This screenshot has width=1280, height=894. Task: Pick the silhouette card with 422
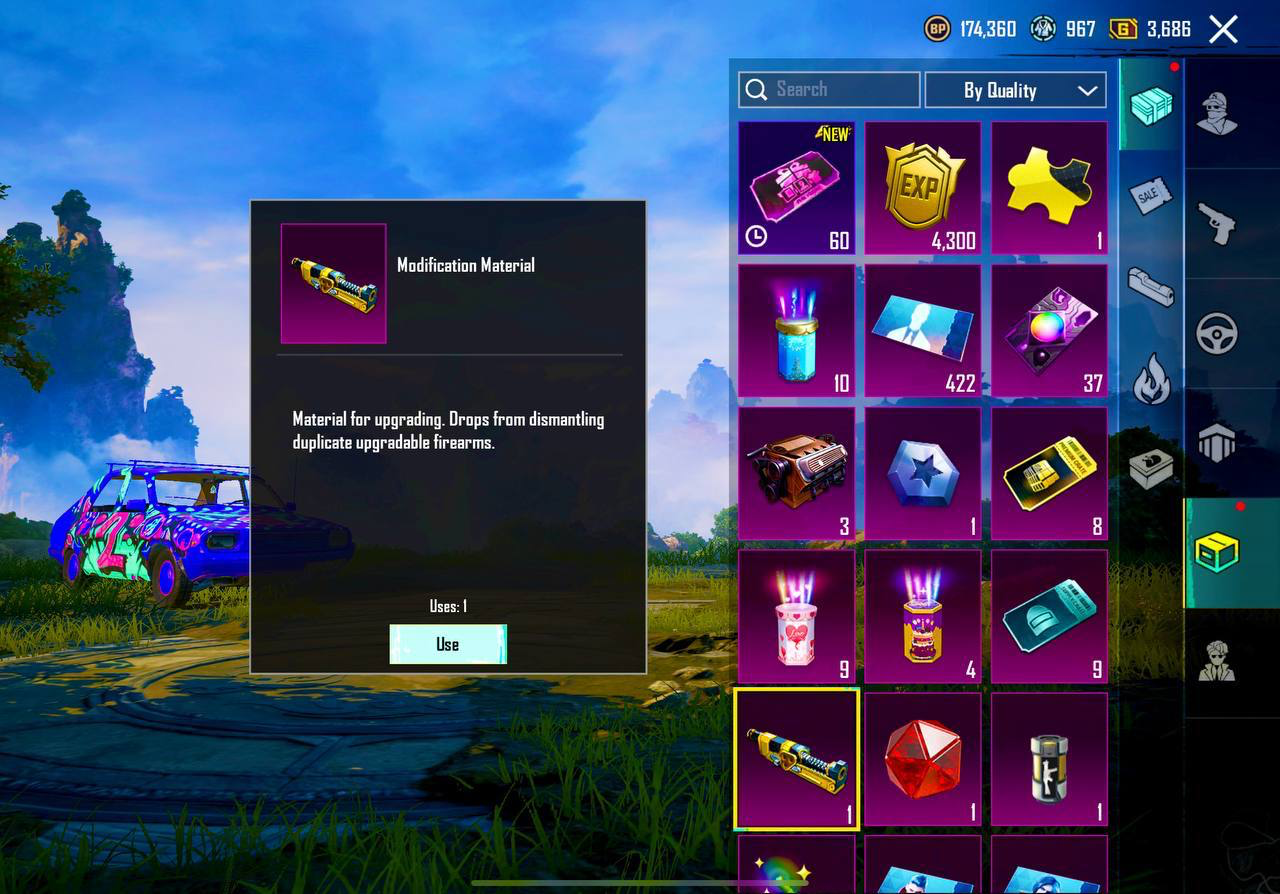(x=923, y=331)
